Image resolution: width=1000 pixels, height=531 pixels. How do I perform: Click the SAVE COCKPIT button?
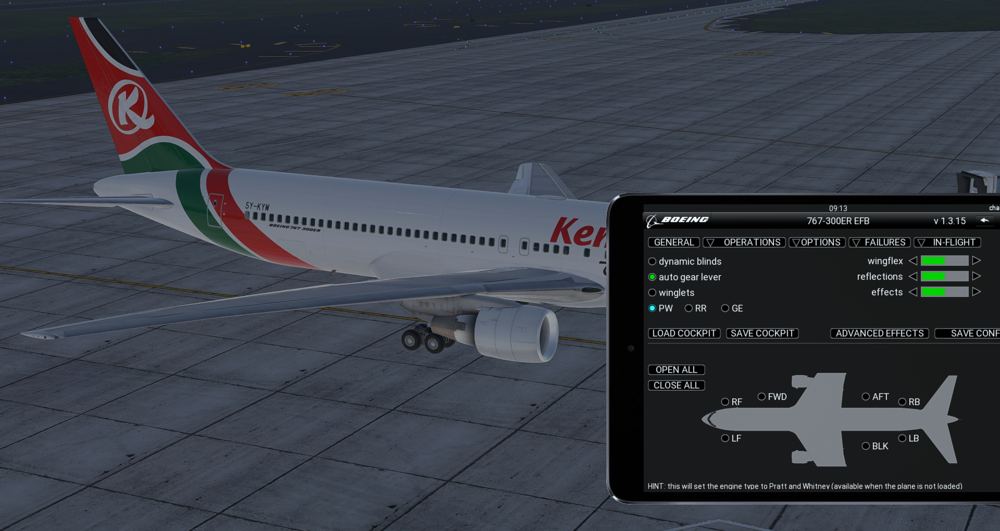(x=762, y=333)
